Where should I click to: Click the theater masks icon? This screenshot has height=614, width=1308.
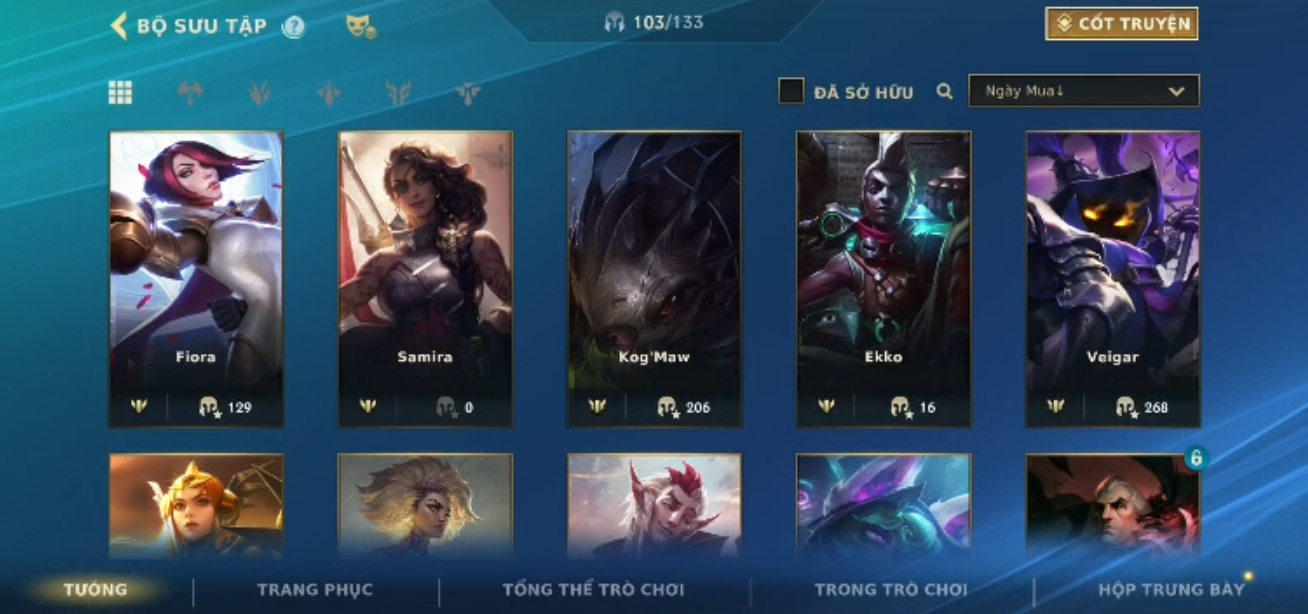(x=360, y=27)
